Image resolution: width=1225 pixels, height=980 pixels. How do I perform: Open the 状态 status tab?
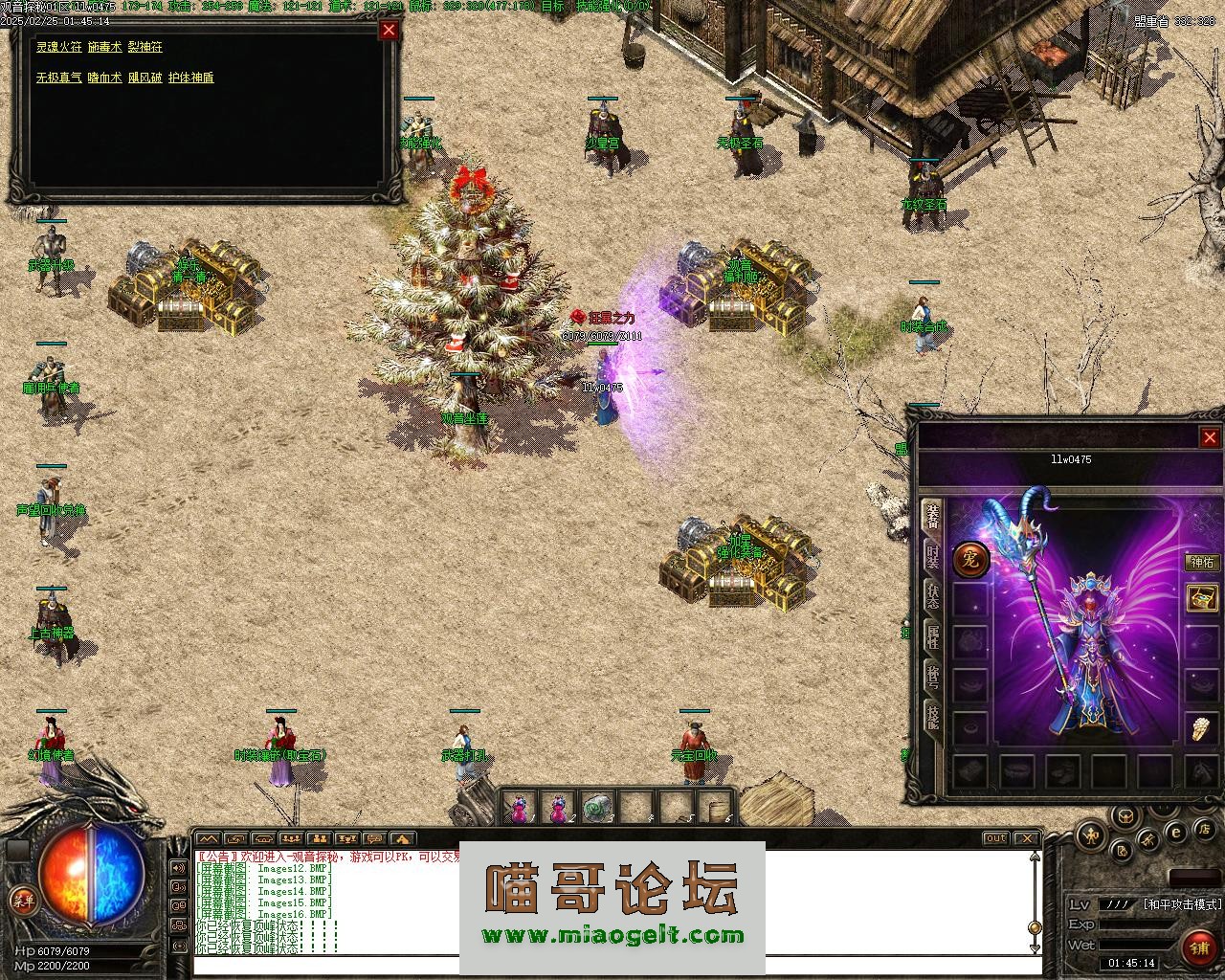932,597
